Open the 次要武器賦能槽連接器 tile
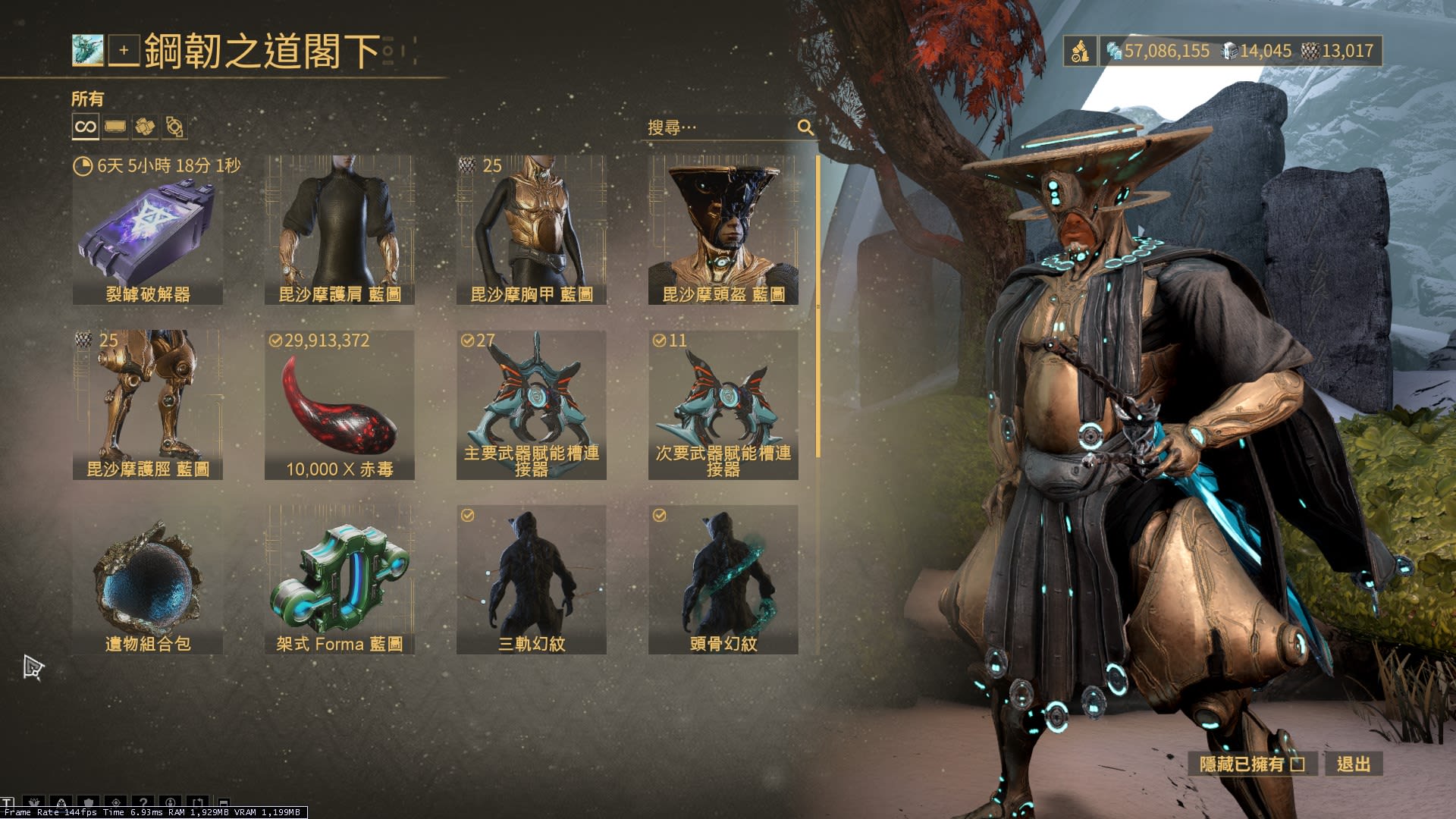The width and height of the screenshot is (1456, 819). pyautogui.click(x=723, y=405)
